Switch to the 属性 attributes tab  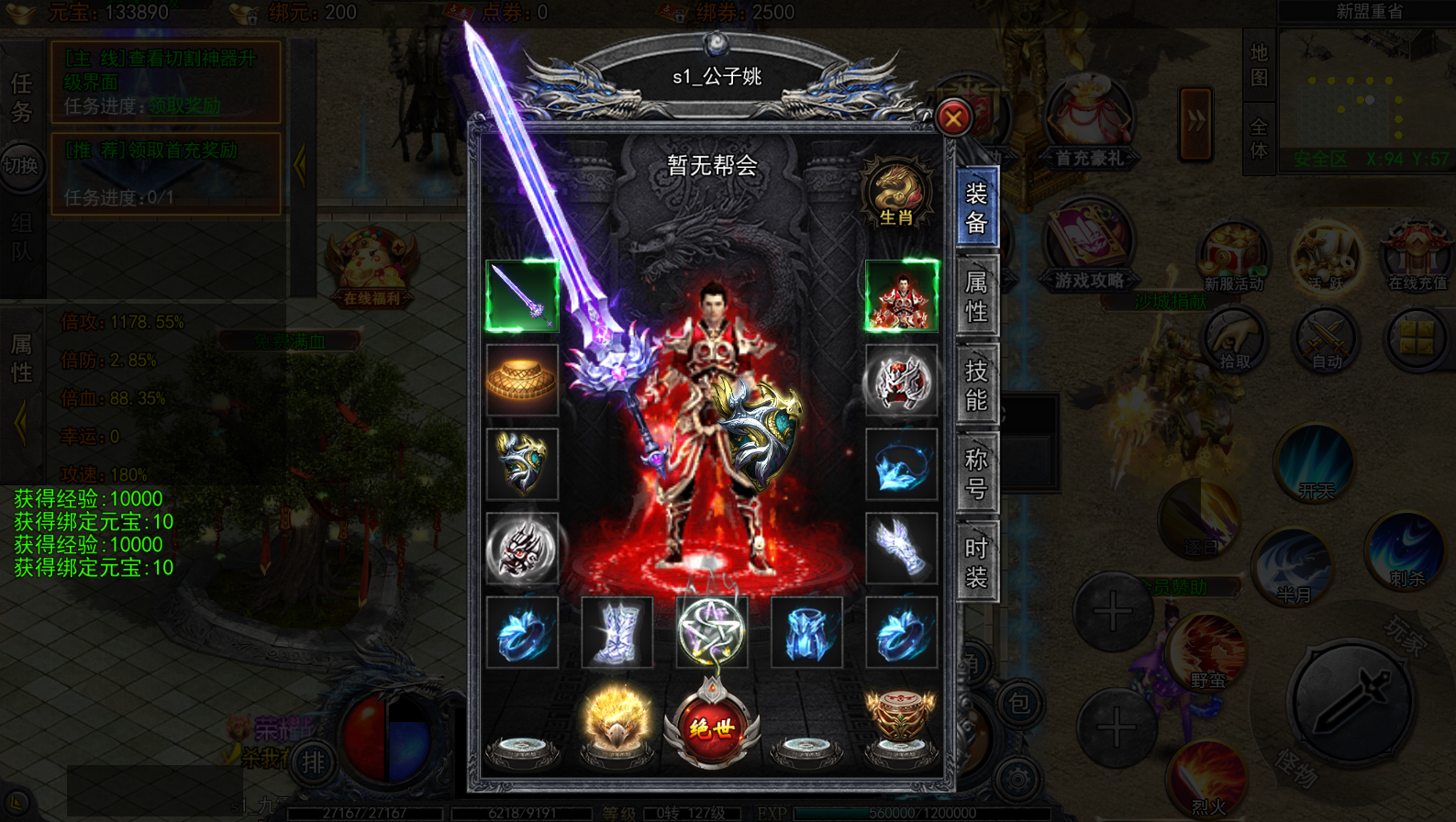tap(976, 296)
